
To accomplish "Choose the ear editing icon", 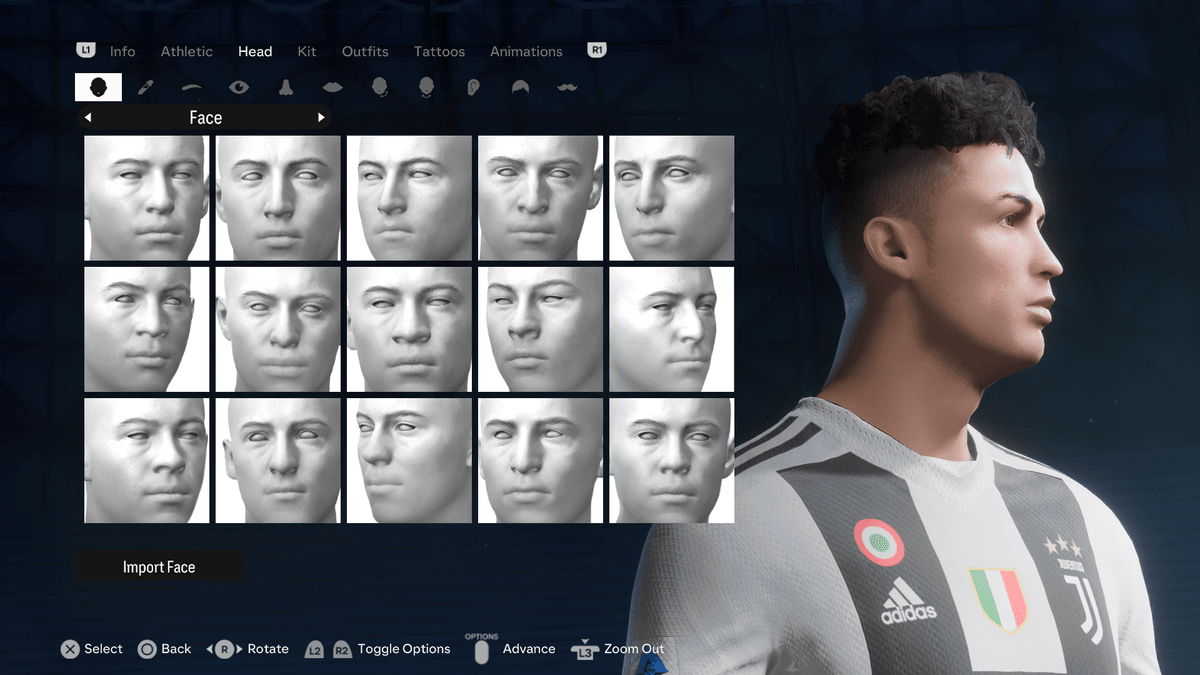I will [x=473, y=87].
